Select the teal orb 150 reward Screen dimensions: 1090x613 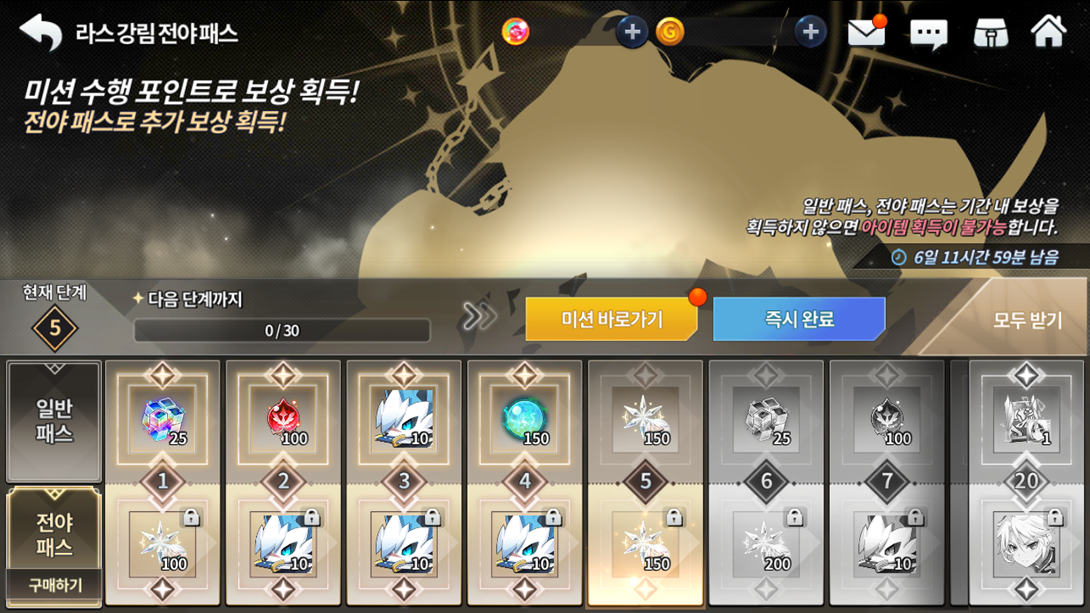coord(525,420)
